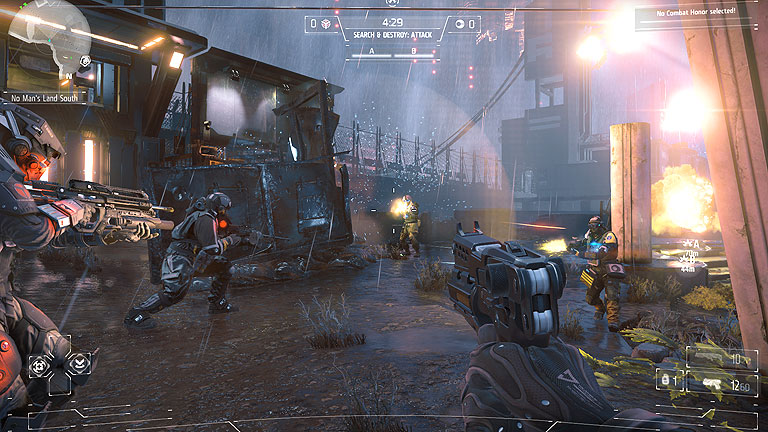This screenshot has height=432, width=768.
Task: Select objective A marker
Action: click(x=372, y=48)
